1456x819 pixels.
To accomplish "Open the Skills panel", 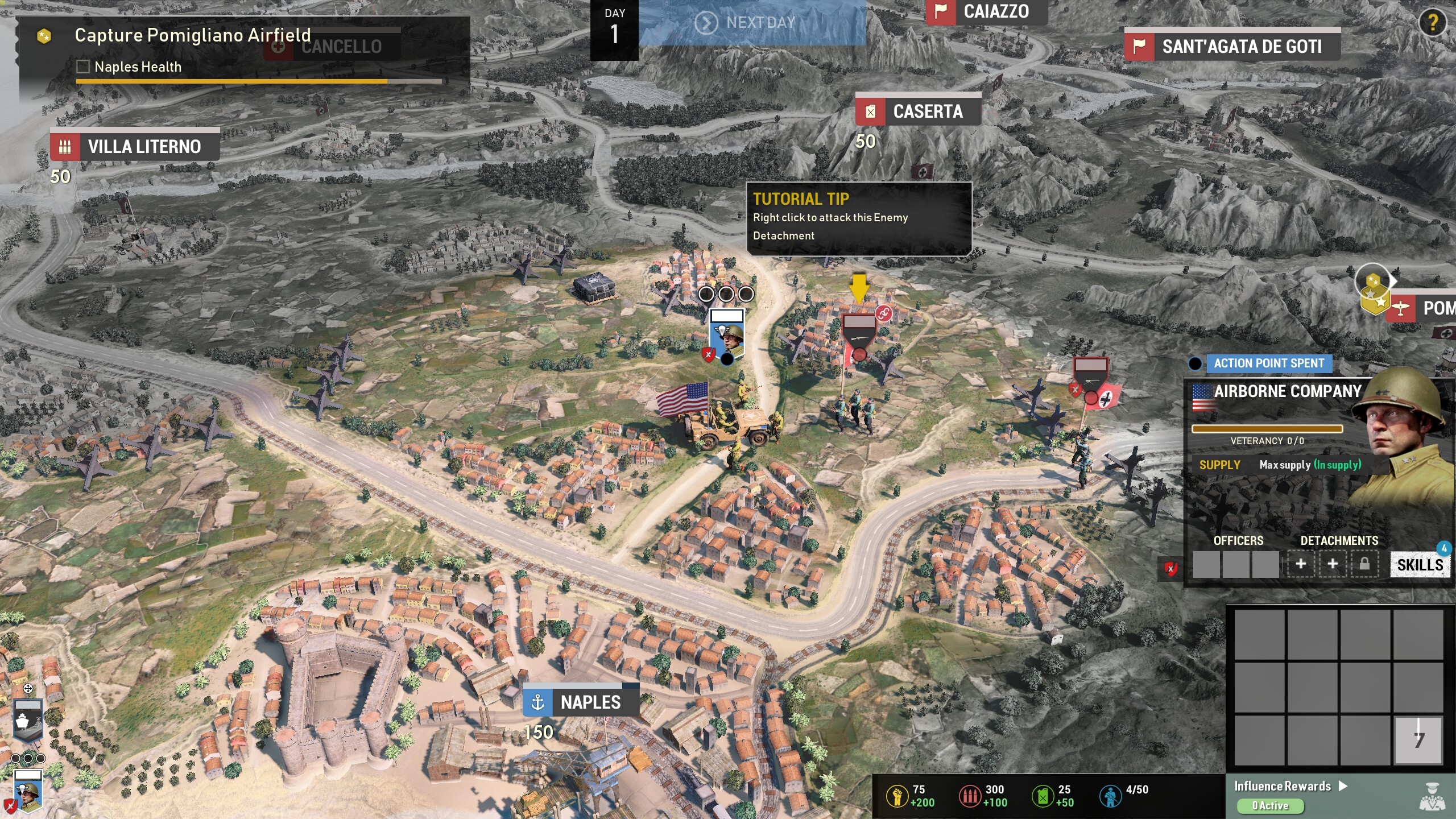I will coord(1420,565).
